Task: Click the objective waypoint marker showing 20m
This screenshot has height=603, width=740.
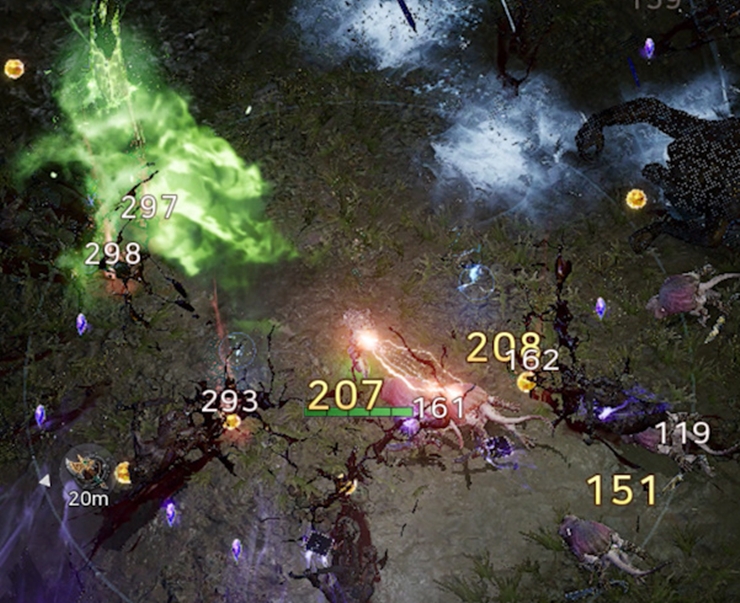Action: coord(84,468)
